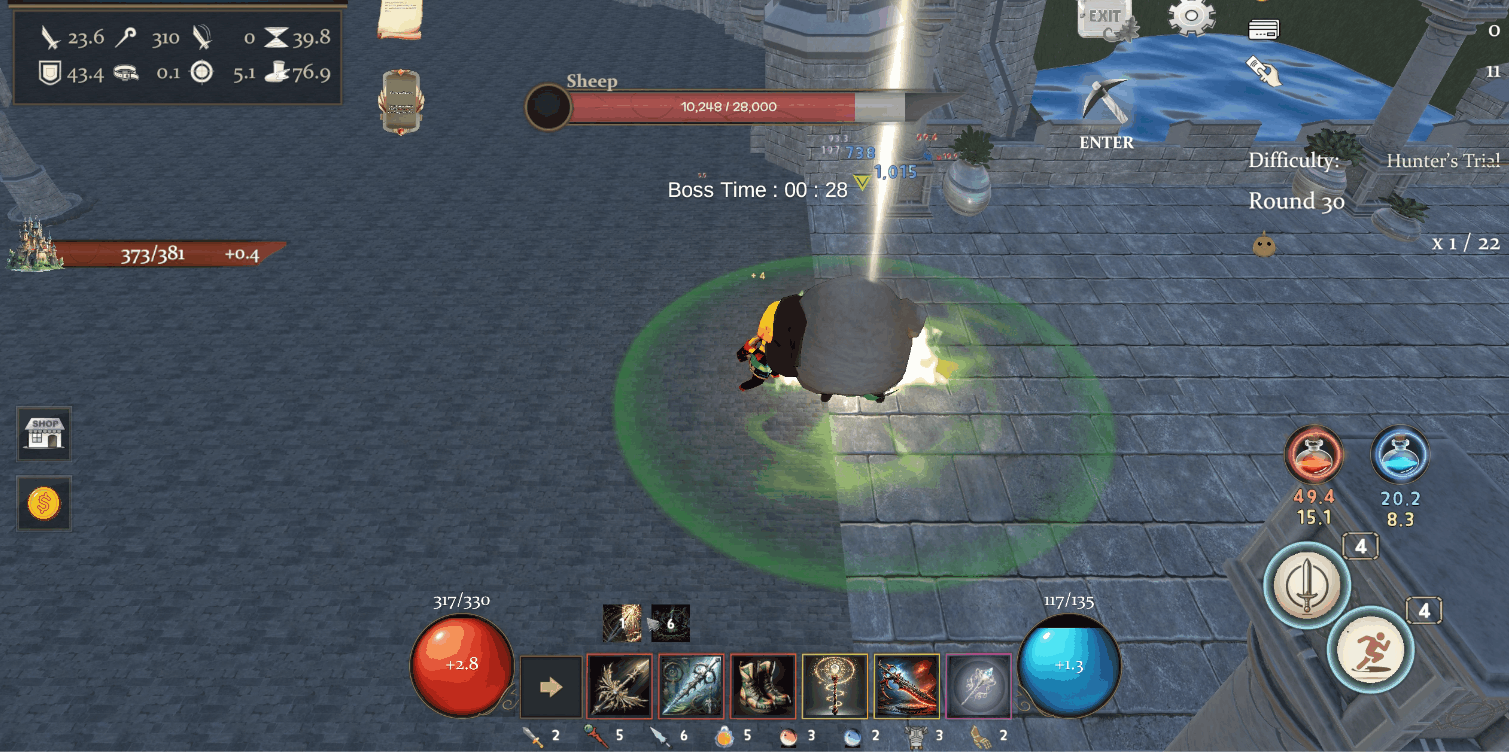Use the blue mana potion
The image size is (1509, 752).
[x=1399, y=455]
